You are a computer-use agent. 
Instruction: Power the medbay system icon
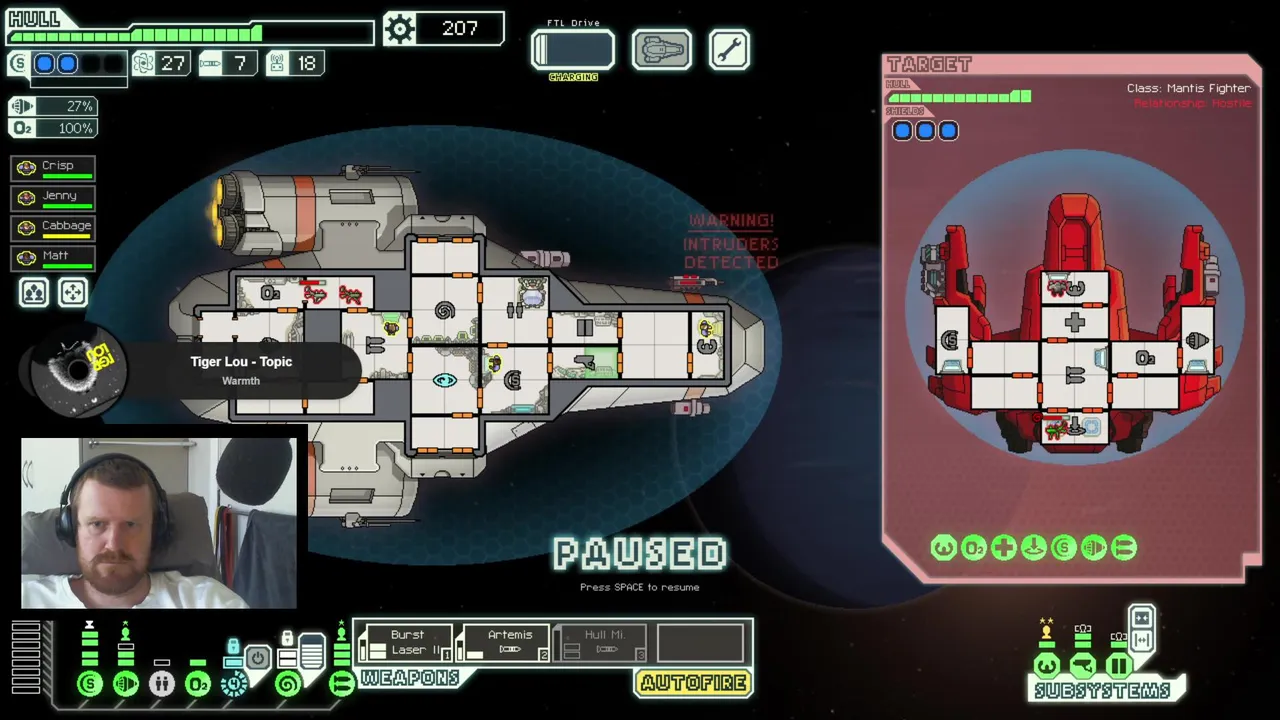pos(162,684)
